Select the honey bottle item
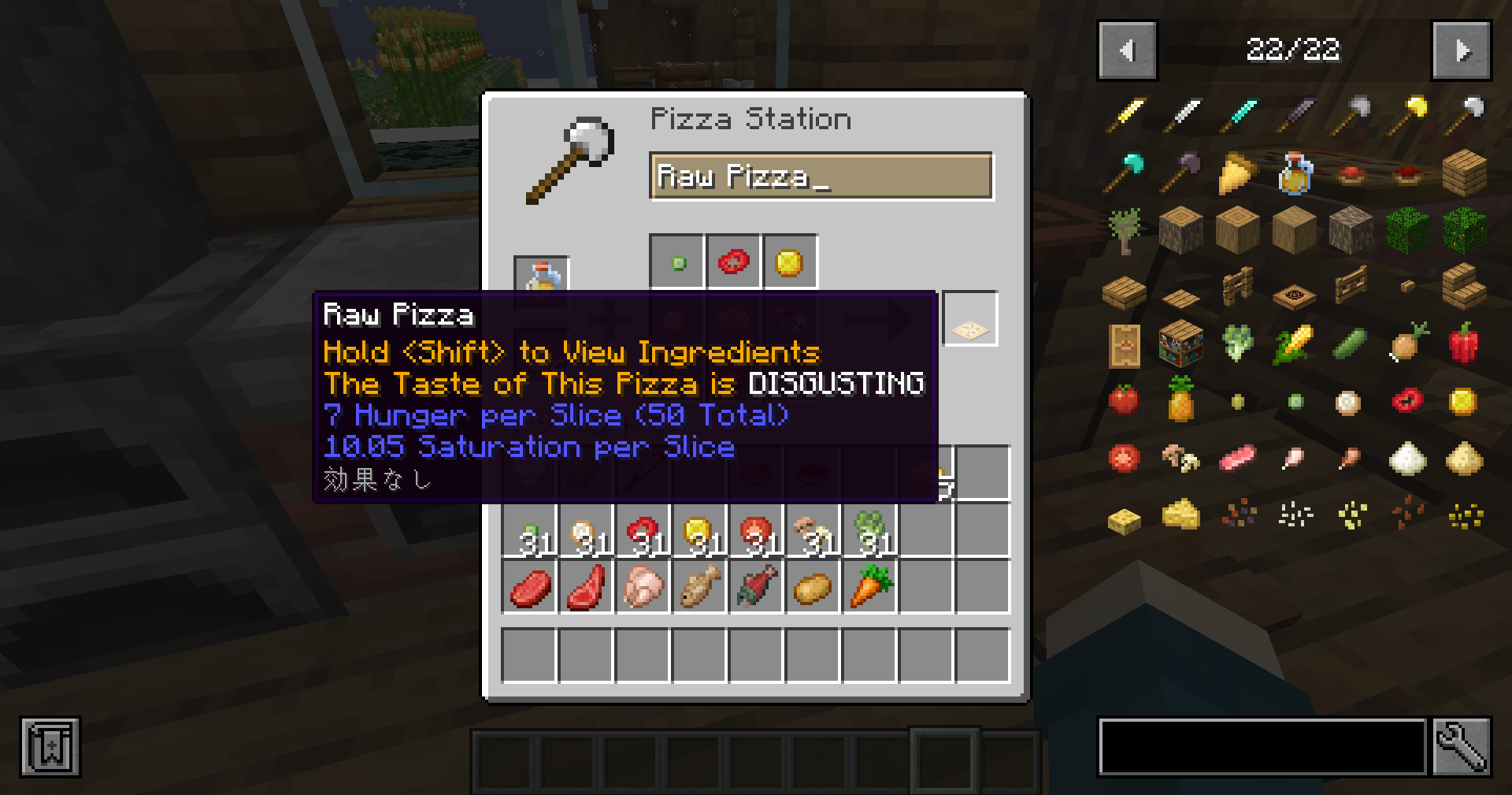 (1293, 173)
